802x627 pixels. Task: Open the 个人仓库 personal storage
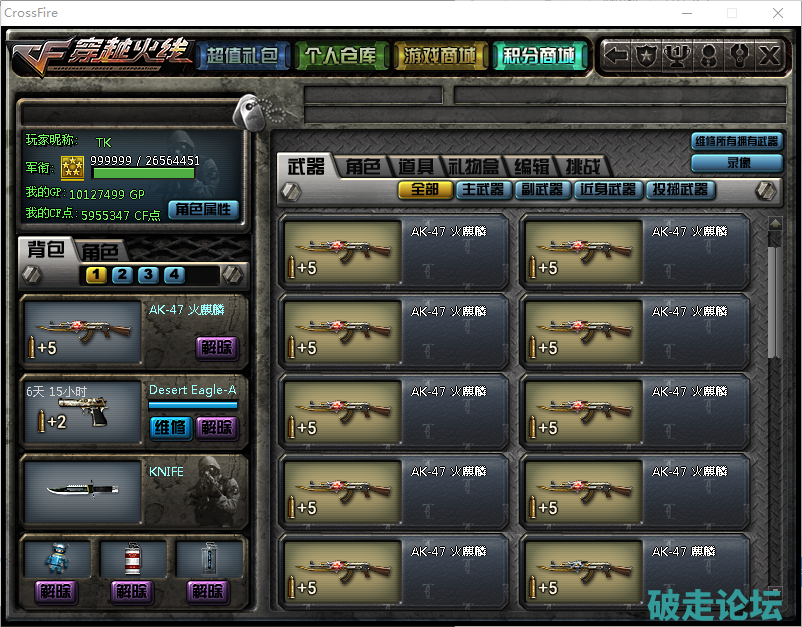[341, 56]
